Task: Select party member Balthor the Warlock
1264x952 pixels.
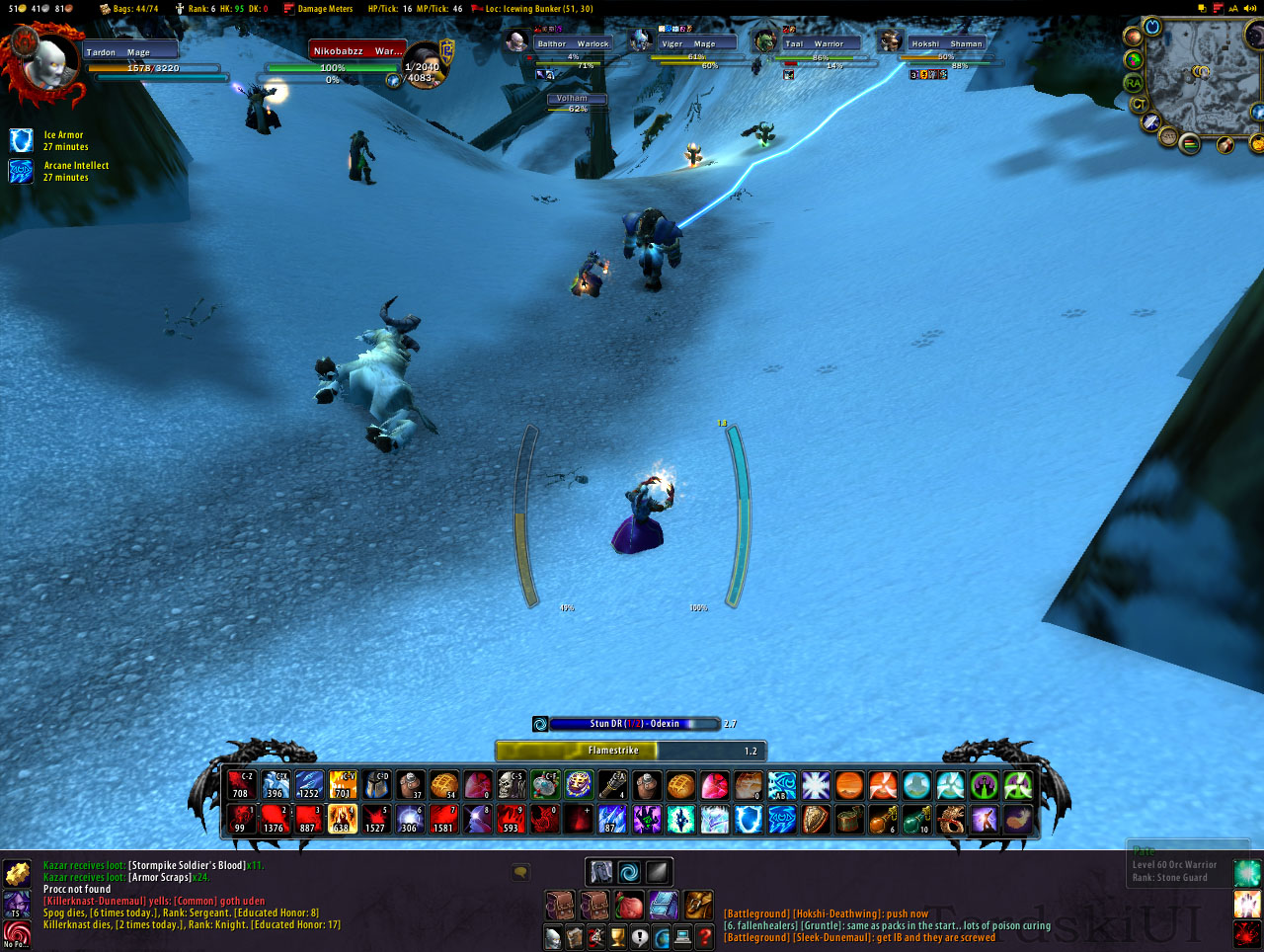Action: [573, 43]
